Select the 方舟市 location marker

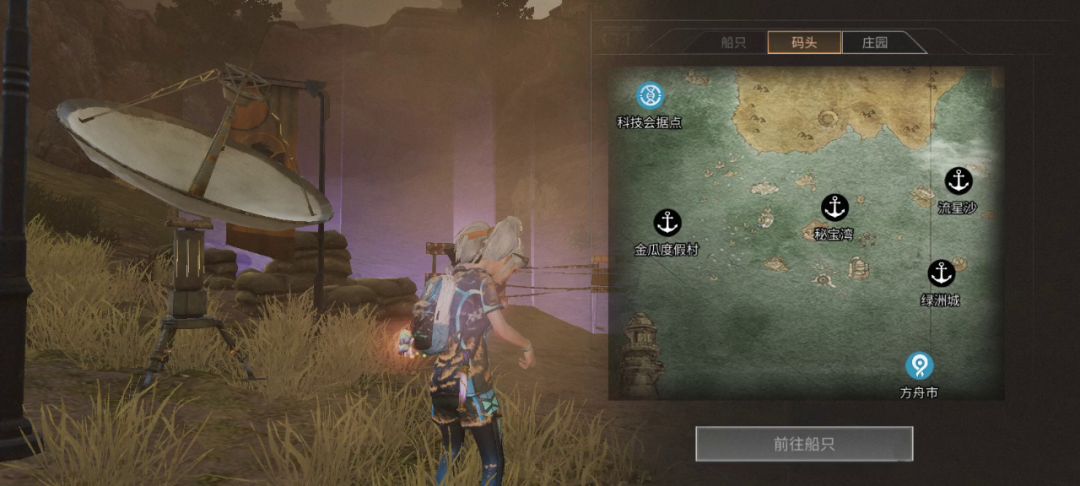coord(919,366)
